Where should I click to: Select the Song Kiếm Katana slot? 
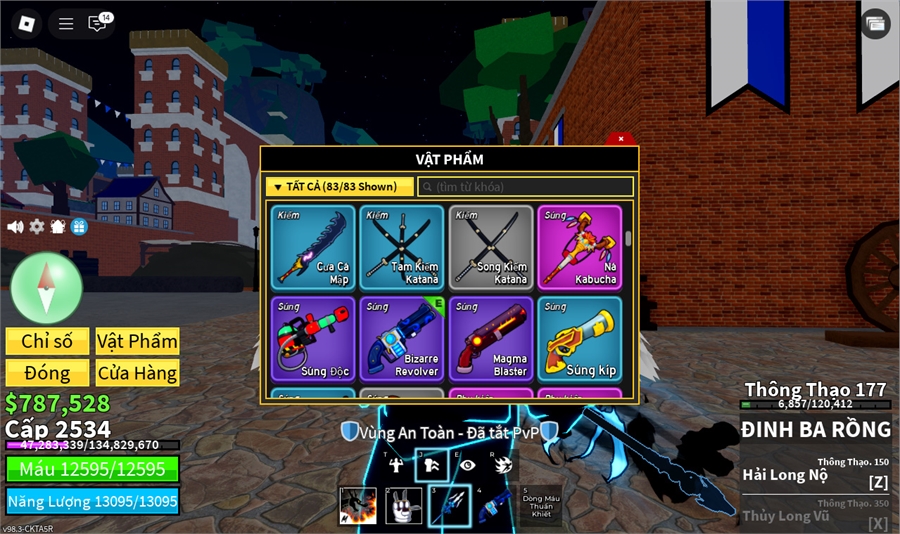click(491, 248)
